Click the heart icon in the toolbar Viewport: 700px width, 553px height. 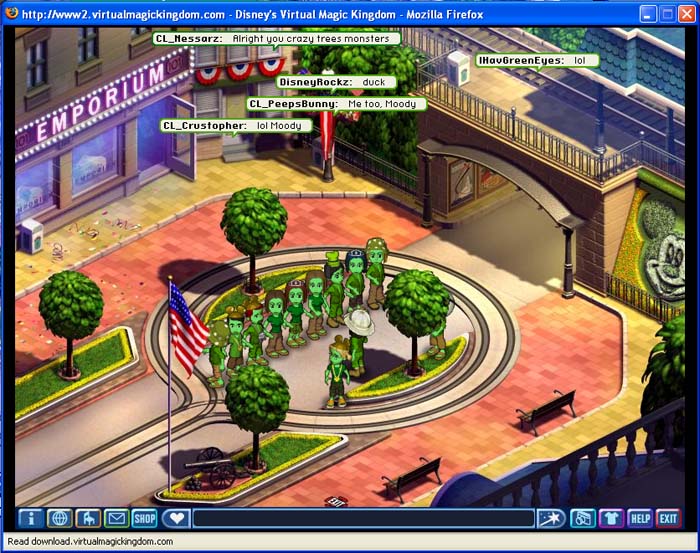point(177,518)
